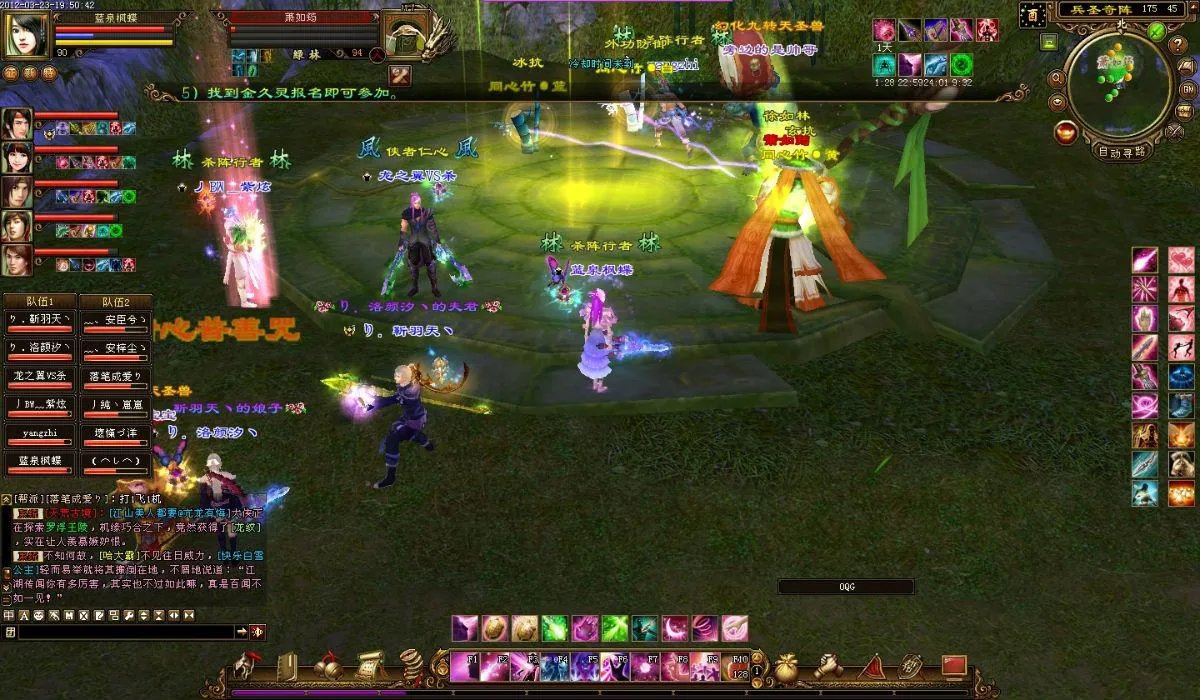Use the F10 hotbar item slot

click(x=740, y=666)
